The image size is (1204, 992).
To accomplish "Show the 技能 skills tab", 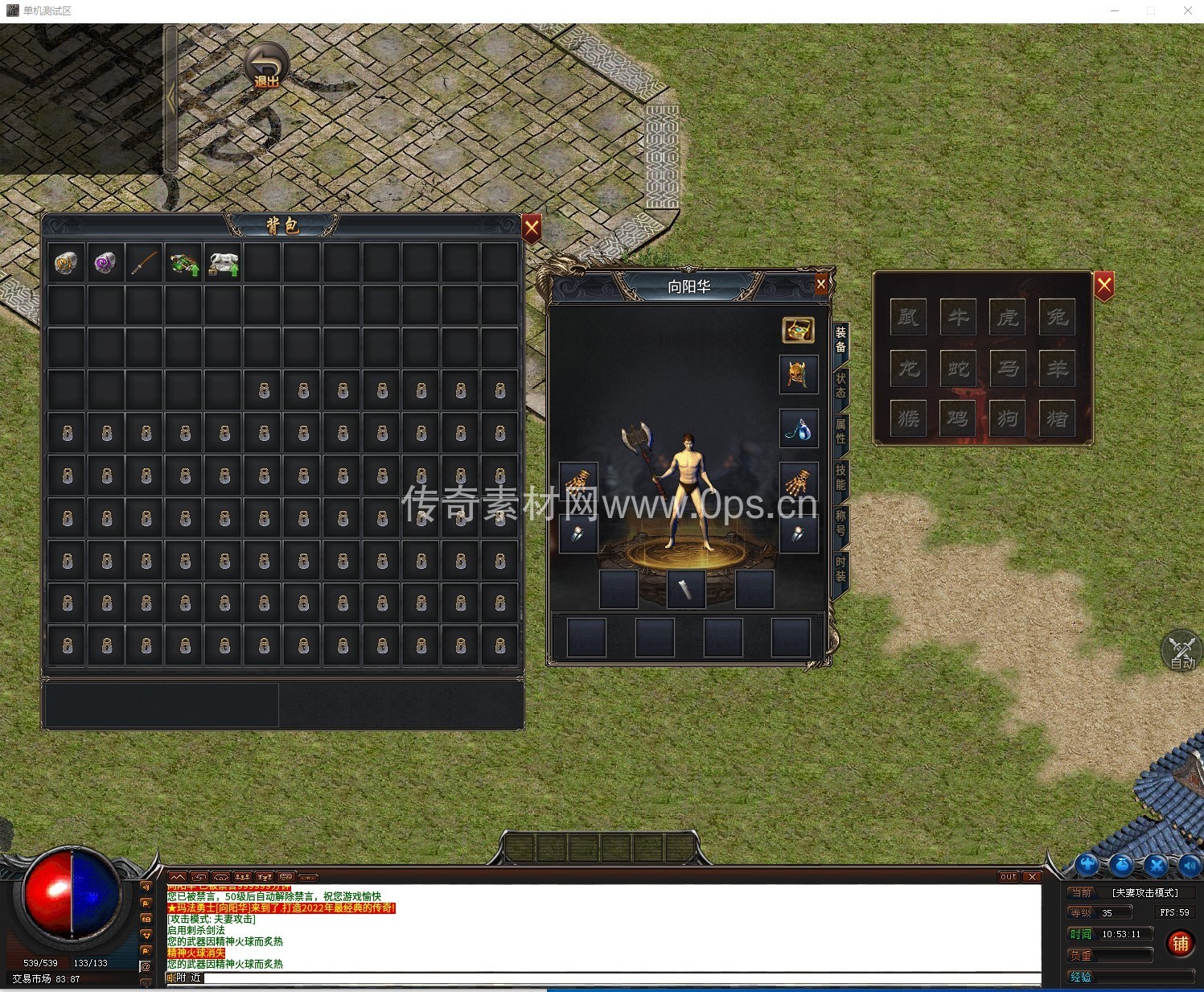I will coord(840,477).
